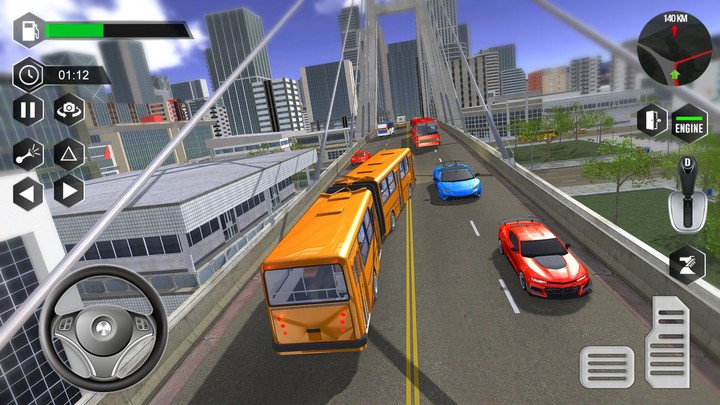Step on the brake pedal
Viewport: 720px width, 405px height.
tap(607, 366)
